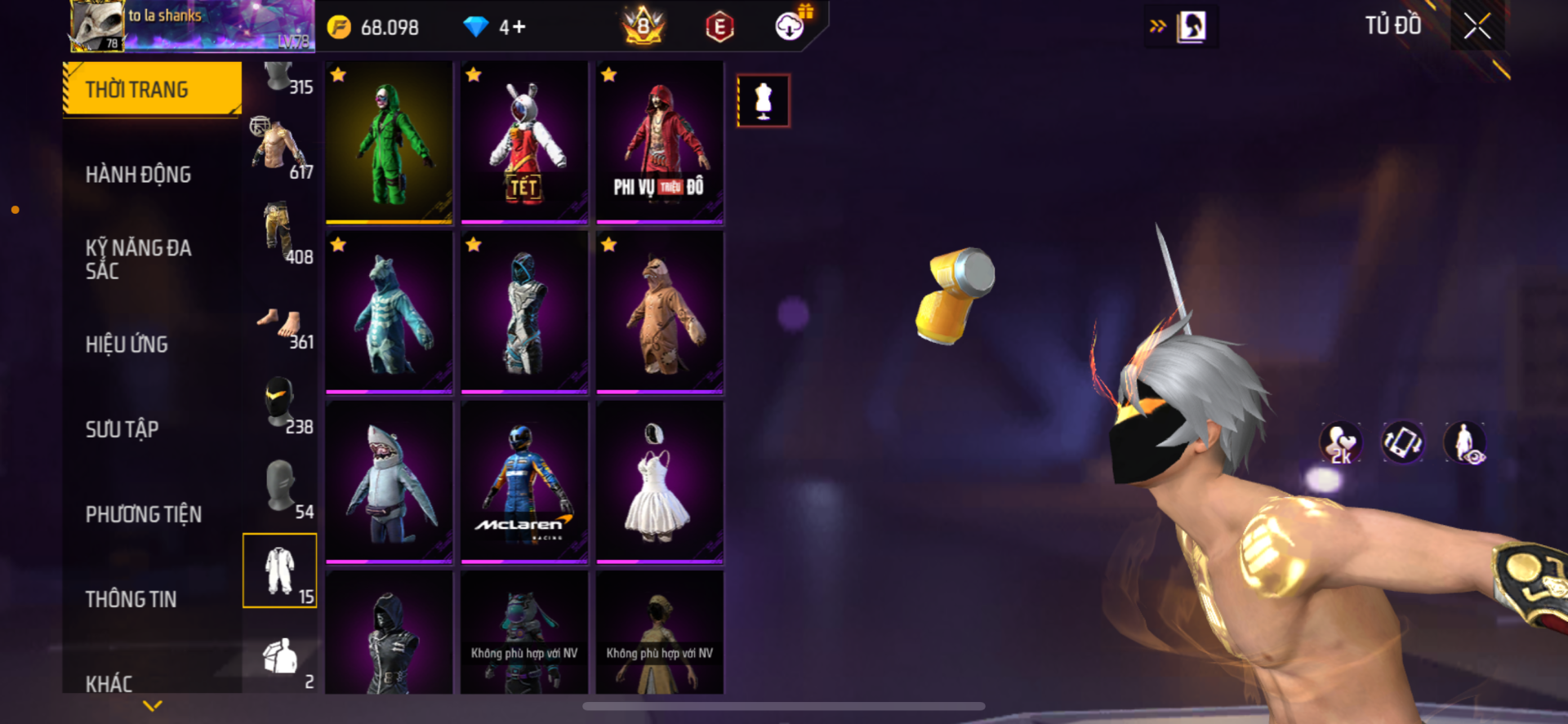The width and height of the screenshot is (1568, 724).
Task: Equip the shark costume
Action: click(389, 482)
